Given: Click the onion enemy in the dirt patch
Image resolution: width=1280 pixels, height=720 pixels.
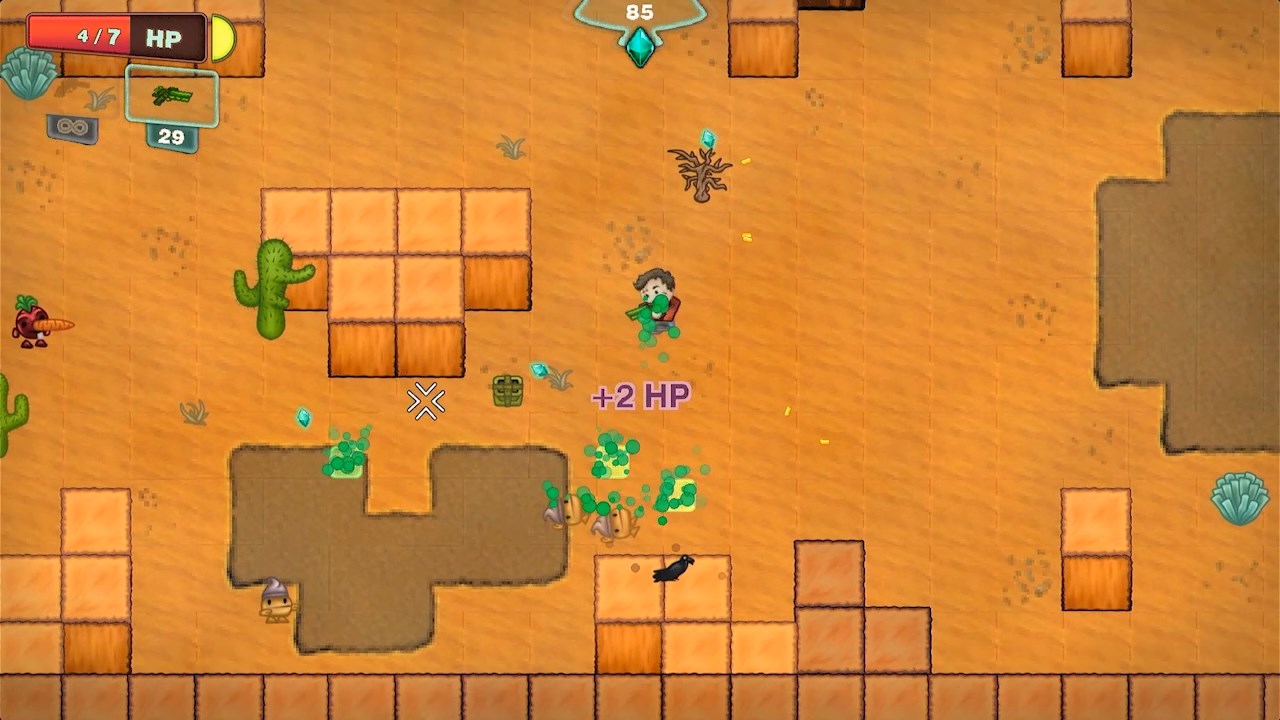Looking at the screenshot, I should [x=275, y=600].
